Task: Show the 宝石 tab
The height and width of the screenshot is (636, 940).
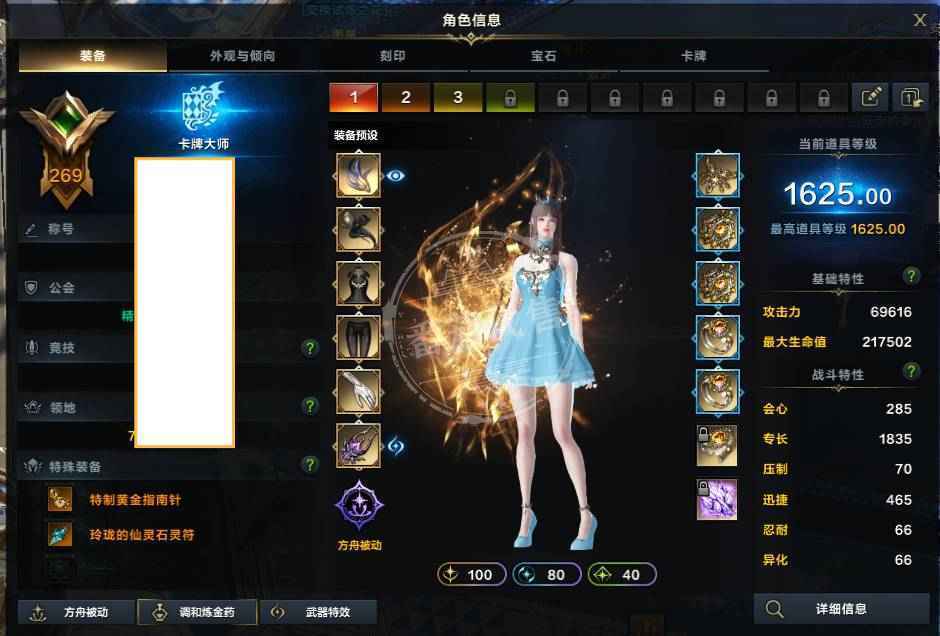Action: click(543, 57)
